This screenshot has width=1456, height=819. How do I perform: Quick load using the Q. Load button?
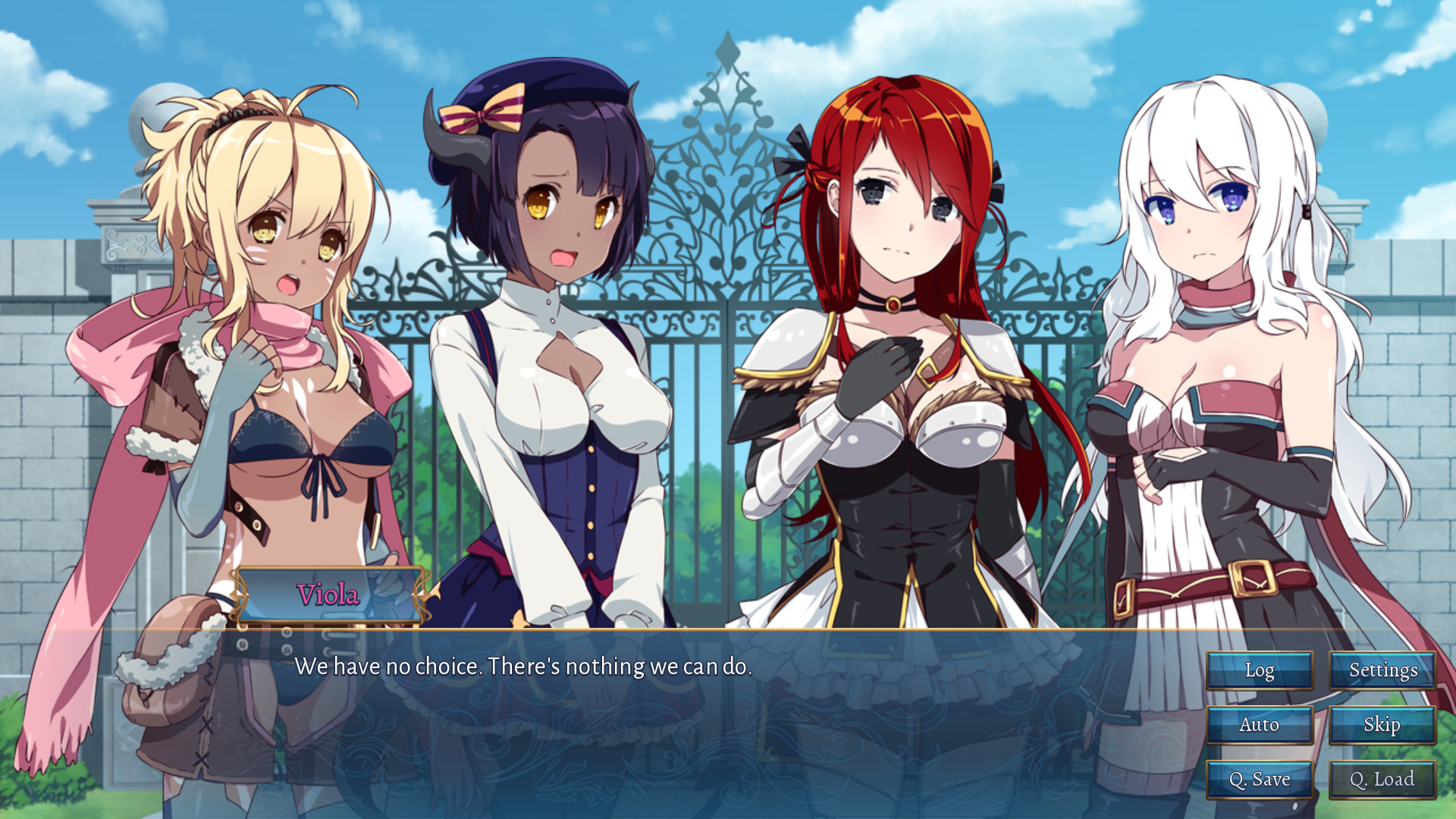(x=1383, y=778)
